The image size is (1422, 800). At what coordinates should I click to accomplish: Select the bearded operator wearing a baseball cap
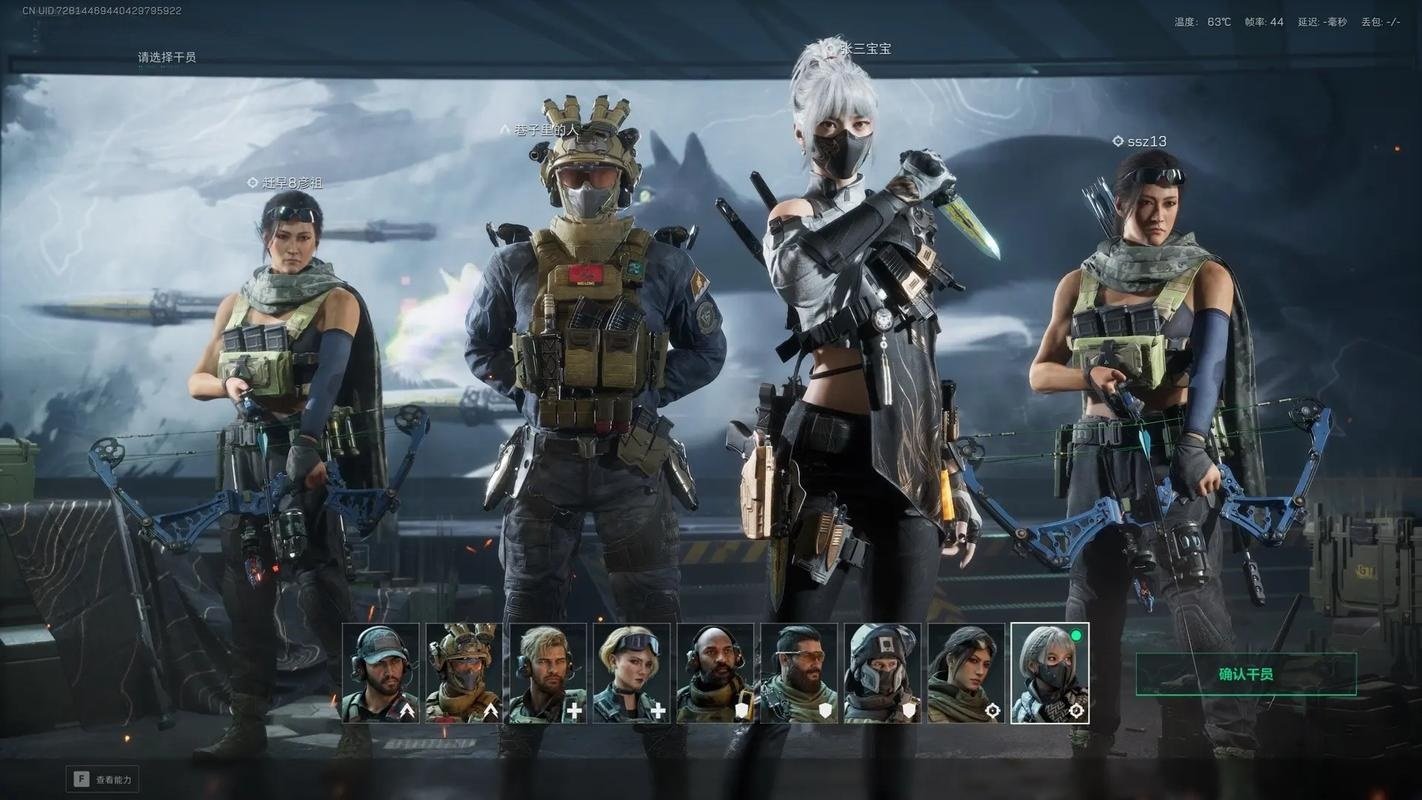(x=381, y=673)
